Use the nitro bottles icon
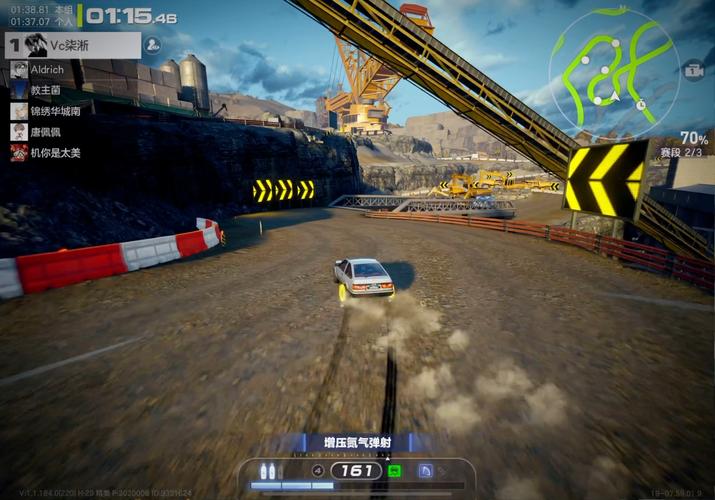 (268, 470)
